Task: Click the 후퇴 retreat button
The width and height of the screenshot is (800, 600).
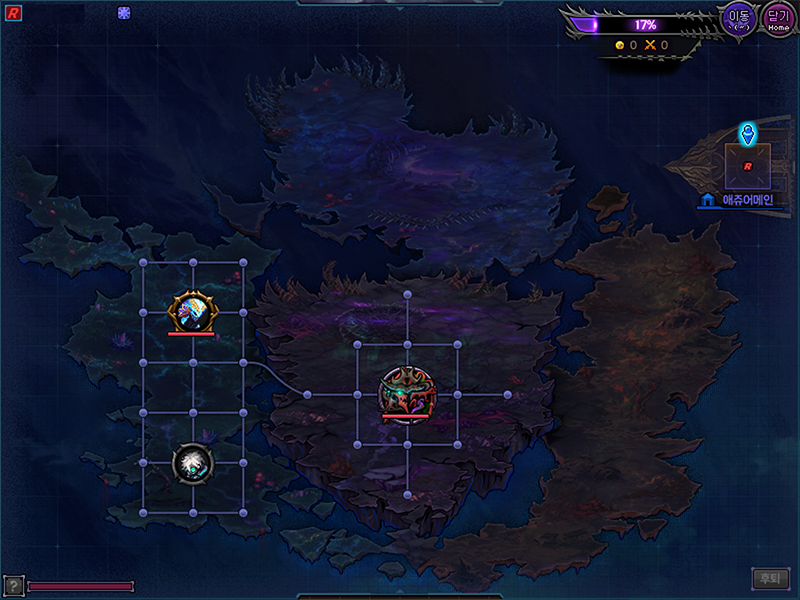Action: tap(770, 578)
